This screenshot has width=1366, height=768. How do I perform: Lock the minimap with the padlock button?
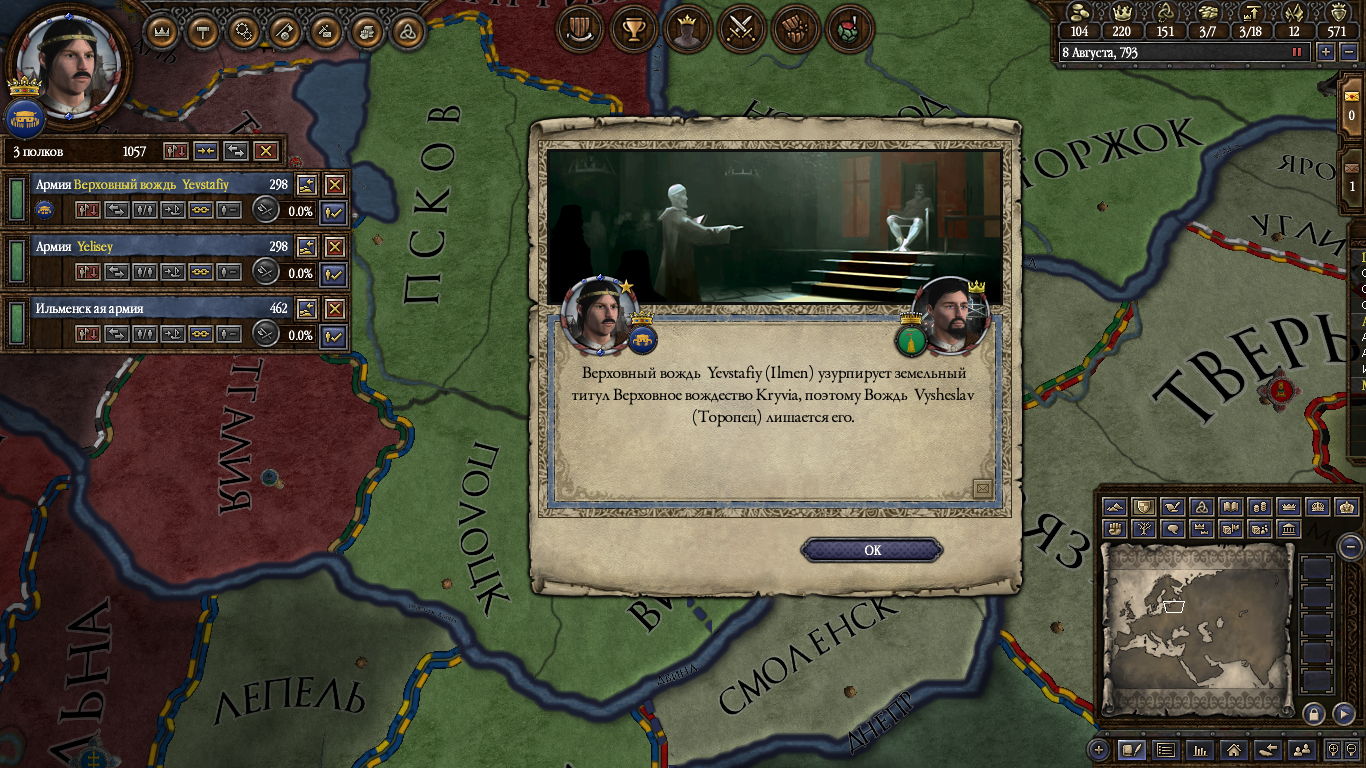pyautogui.click(x=1314, y=713)
